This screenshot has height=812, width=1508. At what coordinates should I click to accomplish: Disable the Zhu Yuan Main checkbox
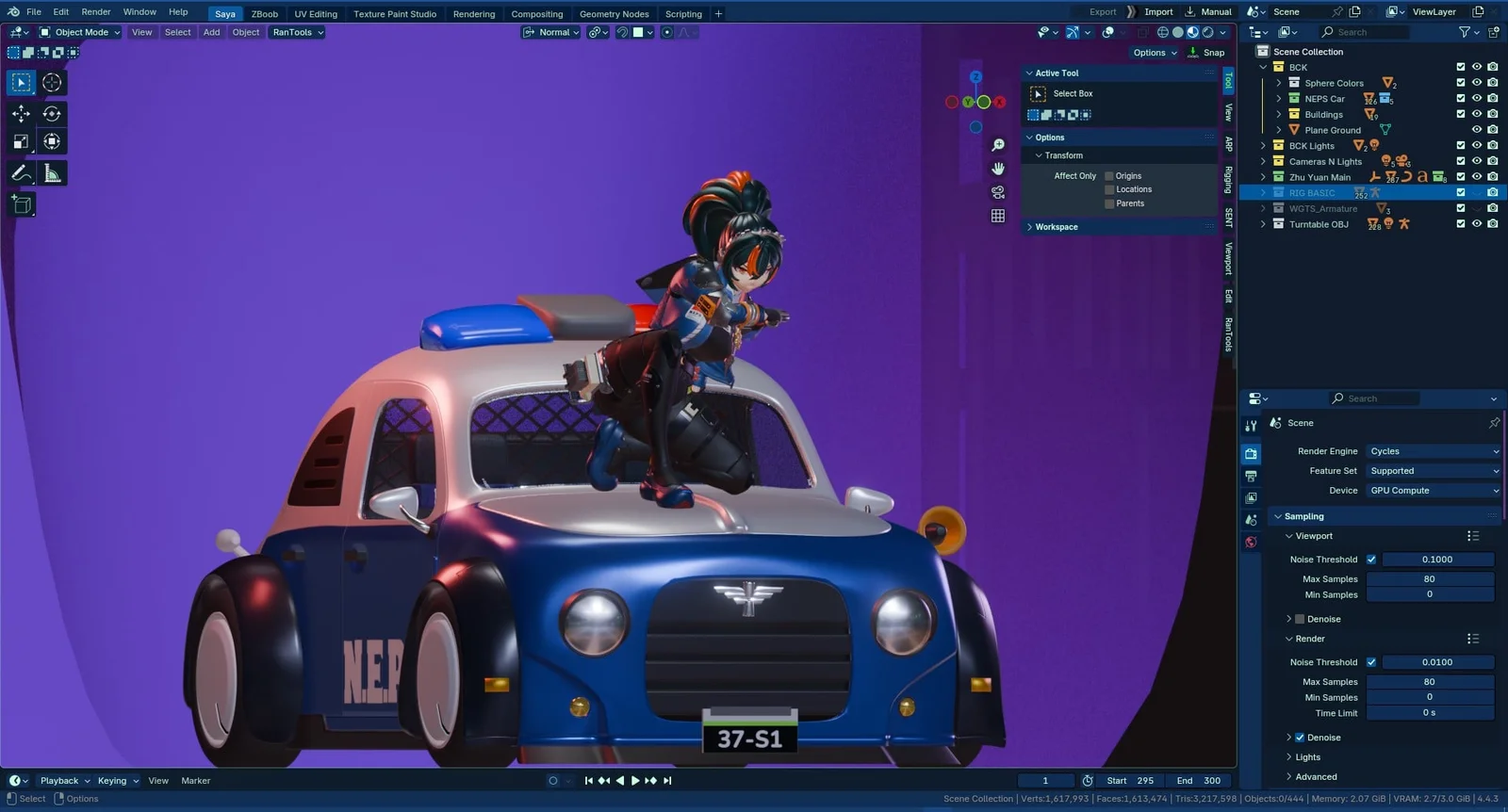(1461, 176)
